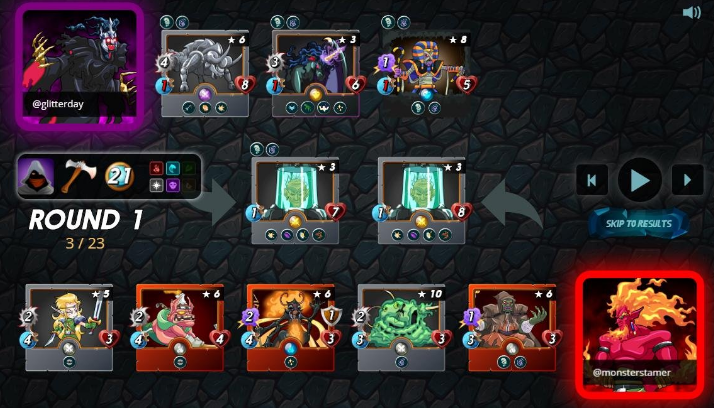Select glitterday's summoner portrait

78,66
